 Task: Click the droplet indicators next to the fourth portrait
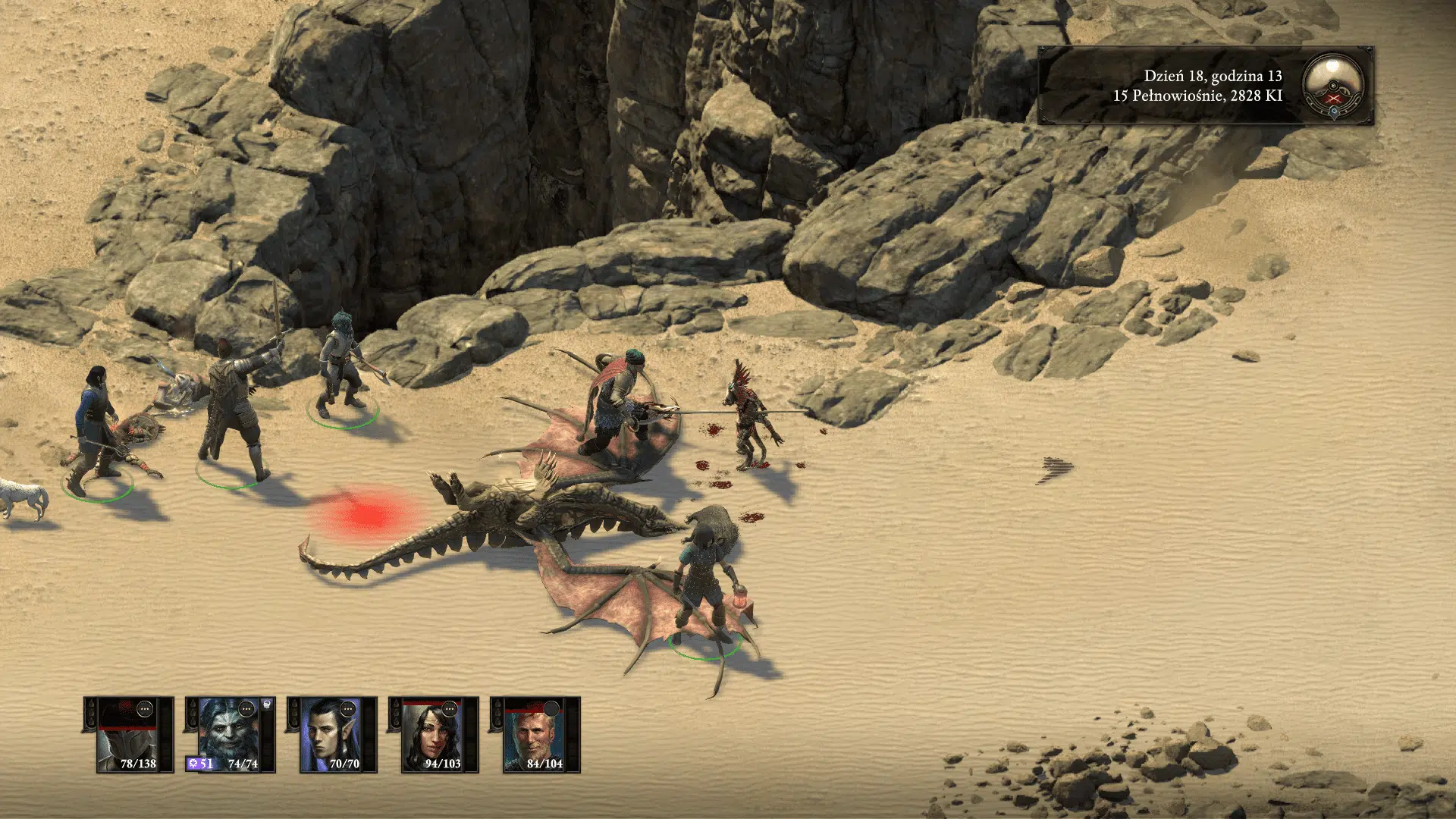(396, 713)
